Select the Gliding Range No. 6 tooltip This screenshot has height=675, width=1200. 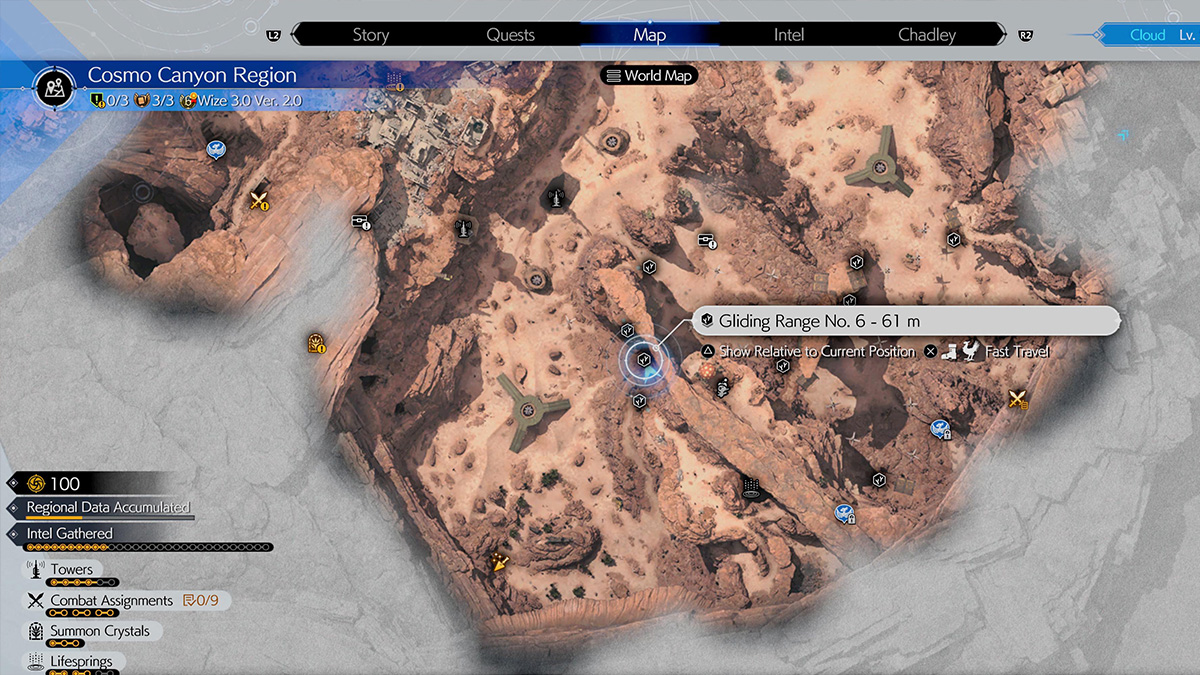click(905, 321)
